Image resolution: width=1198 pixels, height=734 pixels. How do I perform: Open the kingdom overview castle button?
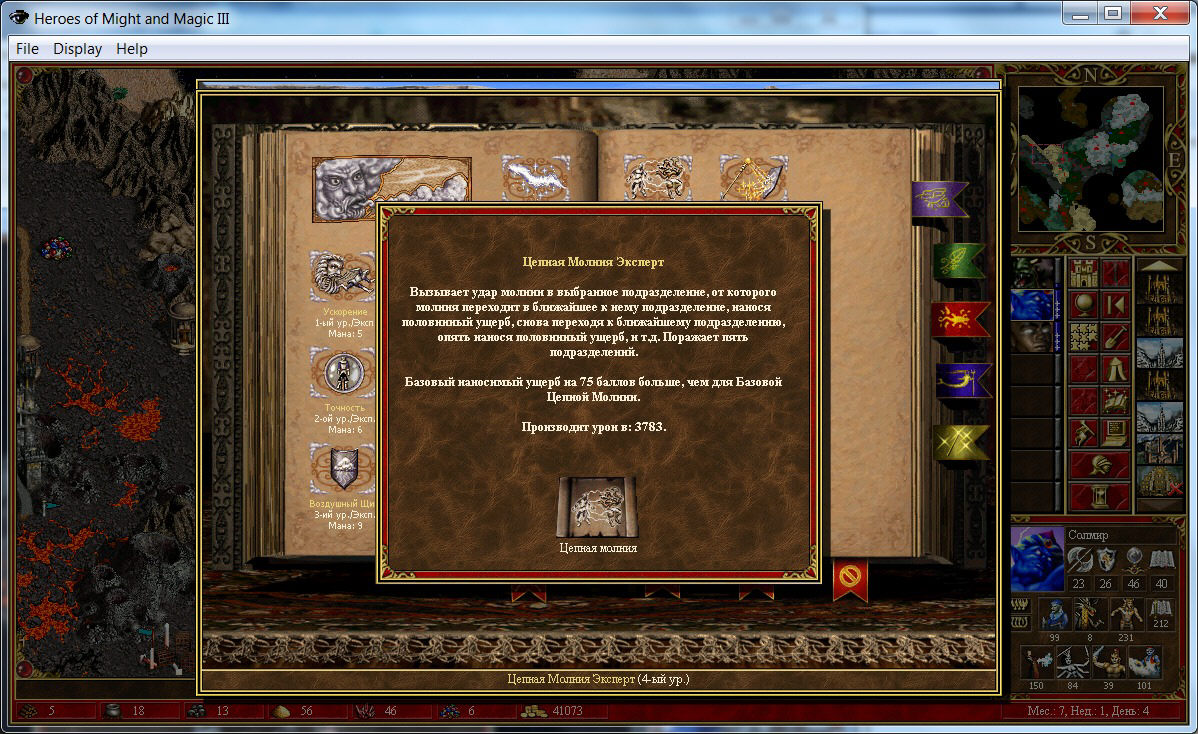pos(1085,273)
